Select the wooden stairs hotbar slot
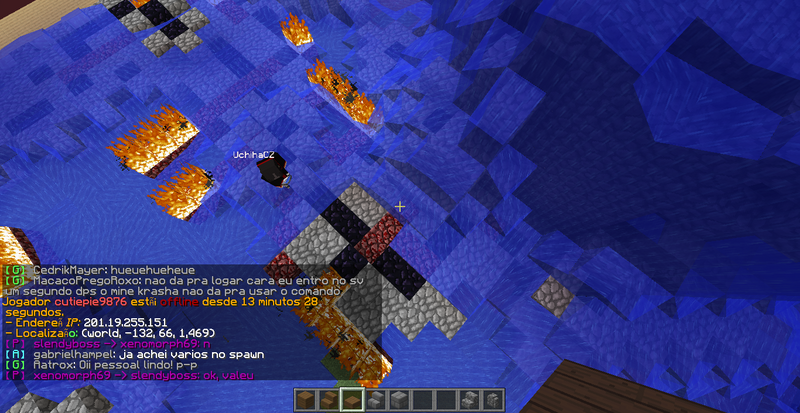This screenshot has height=413, width=800. (x=329, y=400)
